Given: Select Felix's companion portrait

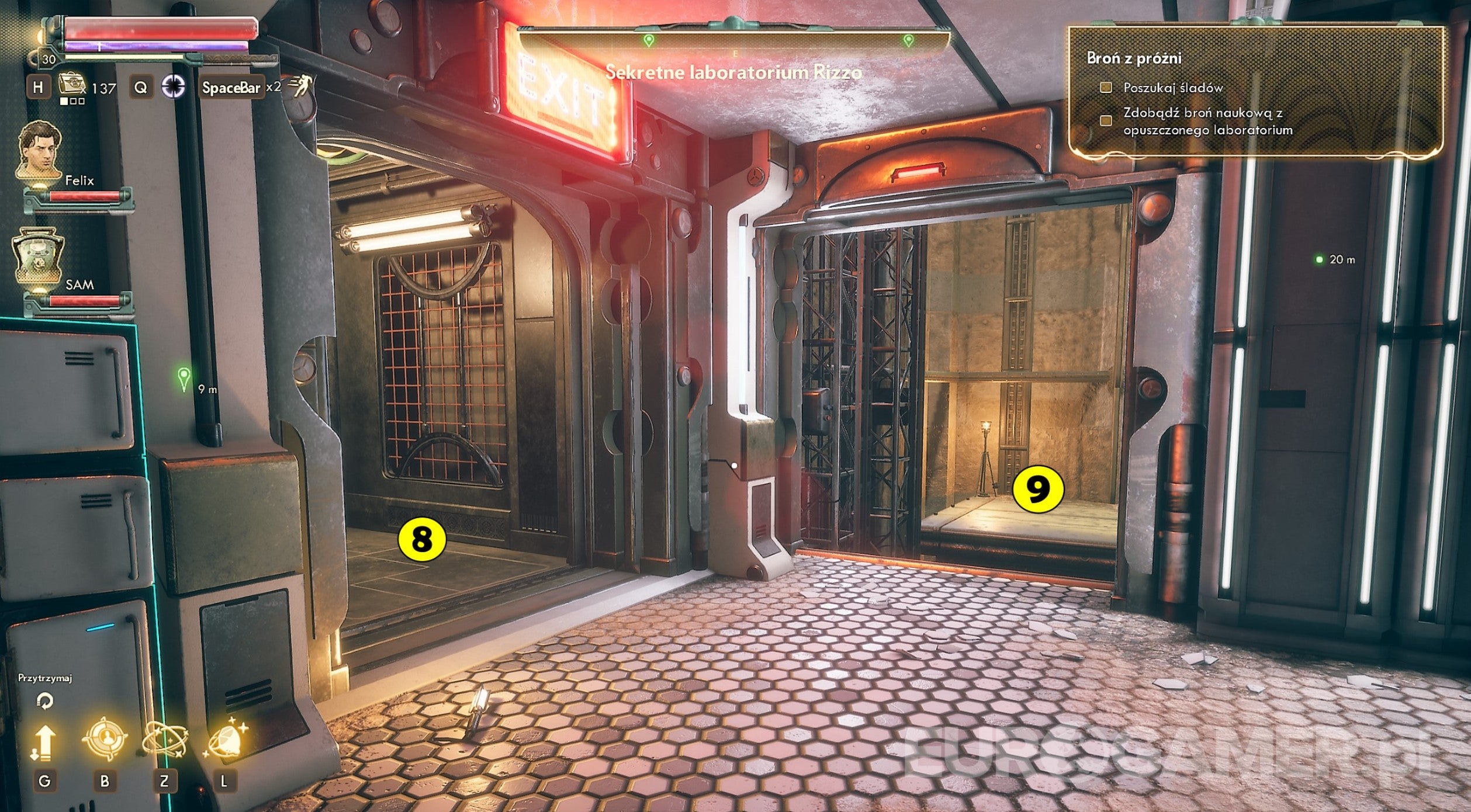Looking at the screenshot, I should coord(39,150).
